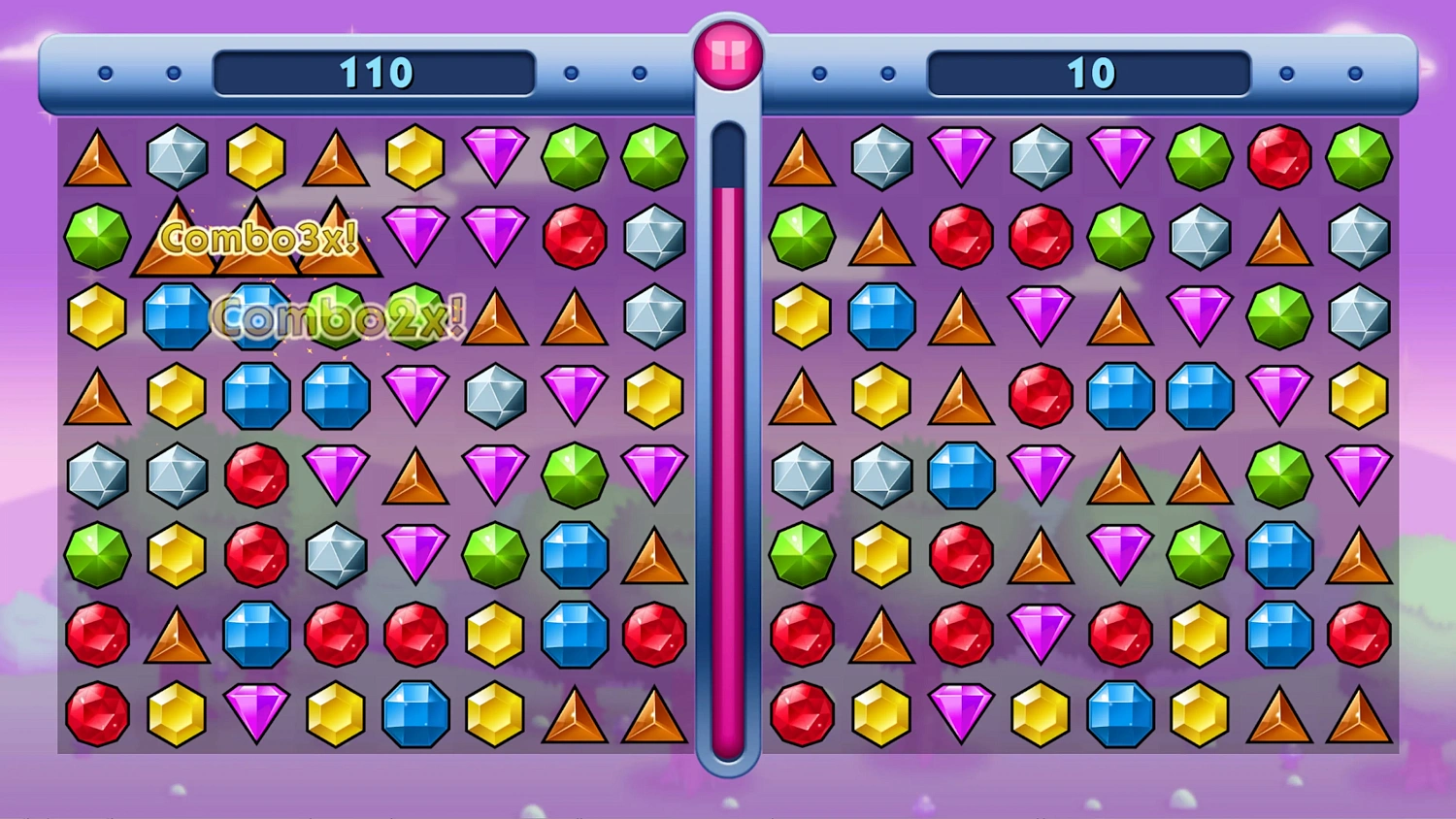Click the silver hexagon gem in the left board's top row

point(176,156)
